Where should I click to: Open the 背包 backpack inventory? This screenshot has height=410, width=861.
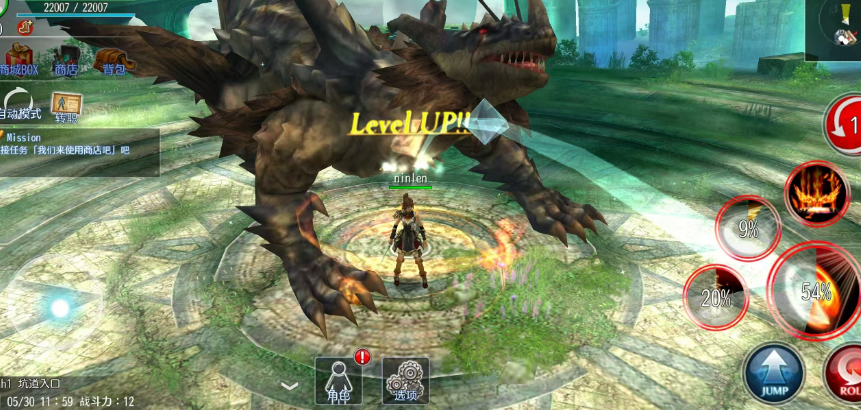click(112, 58)
